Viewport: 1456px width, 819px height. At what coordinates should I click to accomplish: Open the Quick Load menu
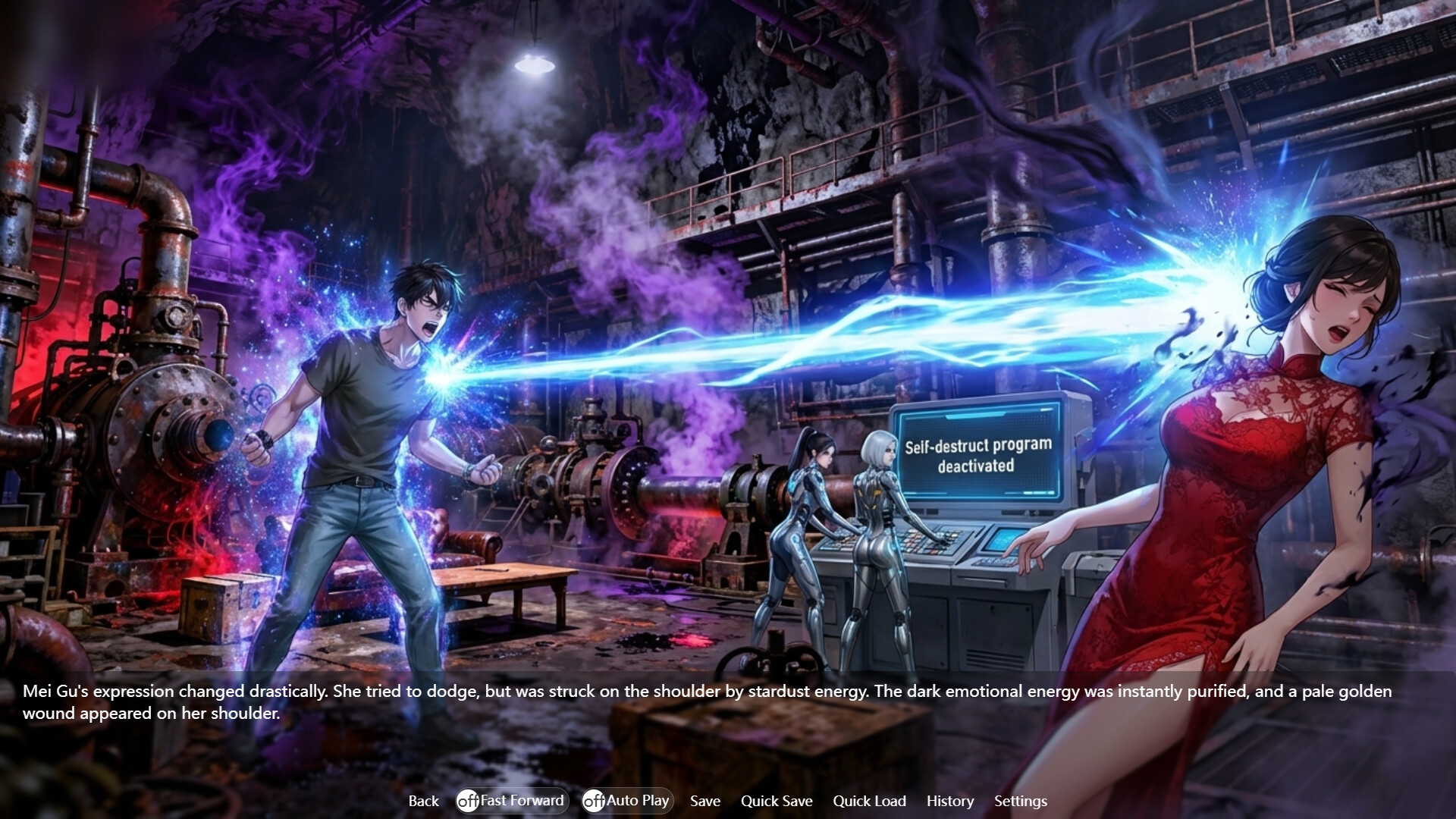coord(870,801)
